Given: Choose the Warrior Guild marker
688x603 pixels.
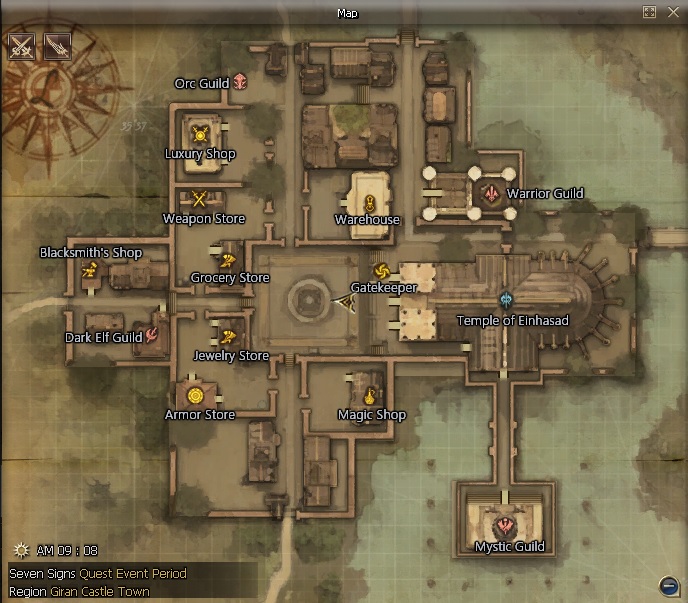Looking at the screenshot, I should pos(491,192).
